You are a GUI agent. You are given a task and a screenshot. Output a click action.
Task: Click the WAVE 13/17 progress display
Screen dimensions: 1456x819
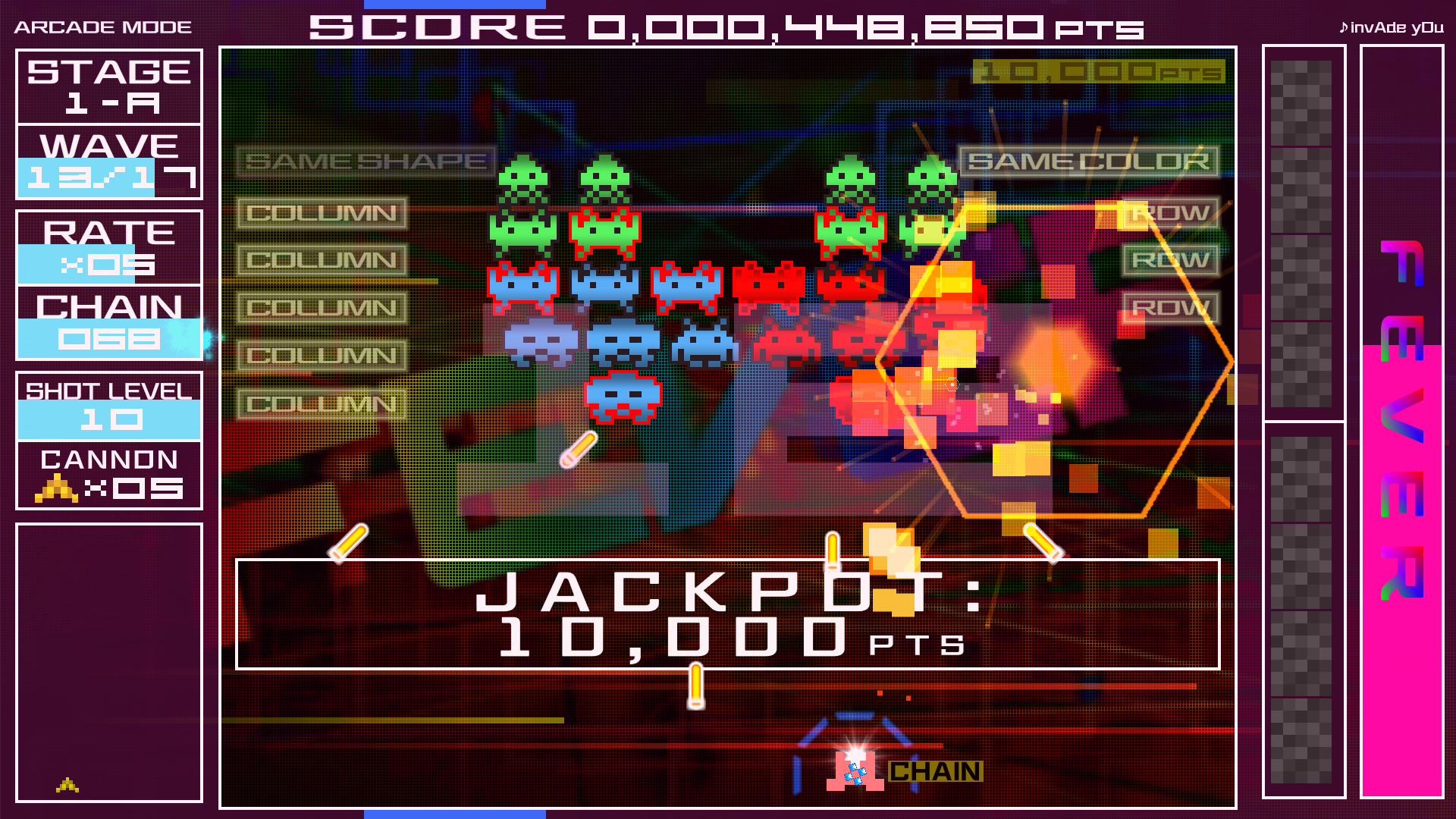(x=108, y=161)
